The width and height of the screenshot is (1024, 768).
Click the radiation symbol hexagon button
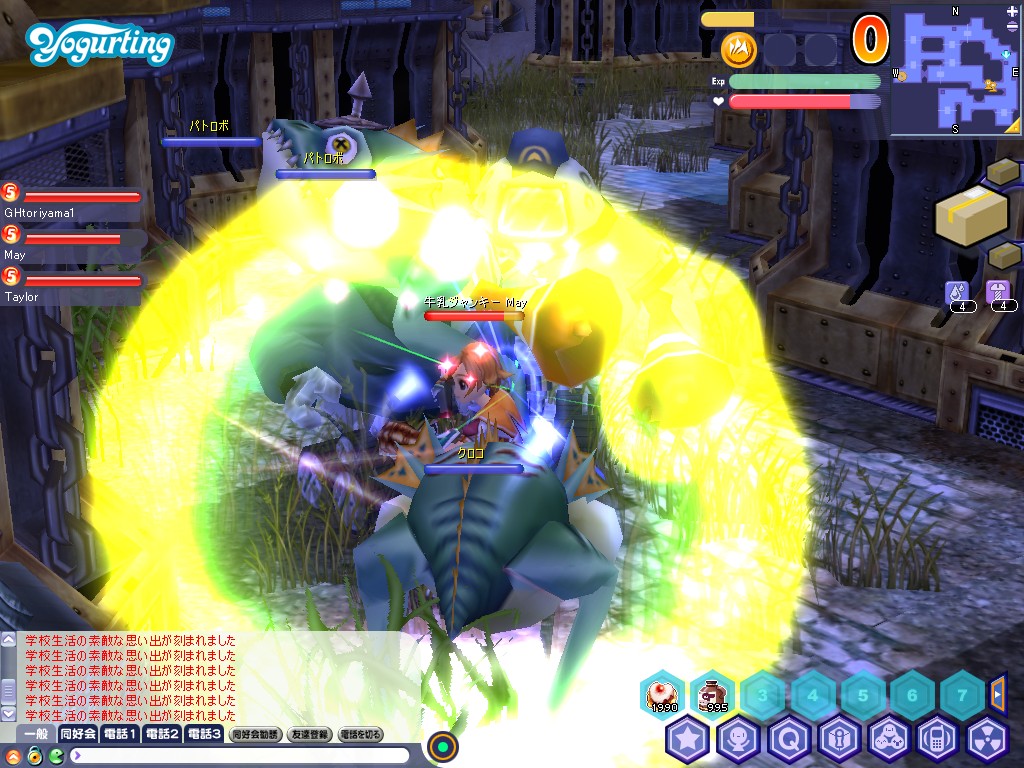click(988, 740)
